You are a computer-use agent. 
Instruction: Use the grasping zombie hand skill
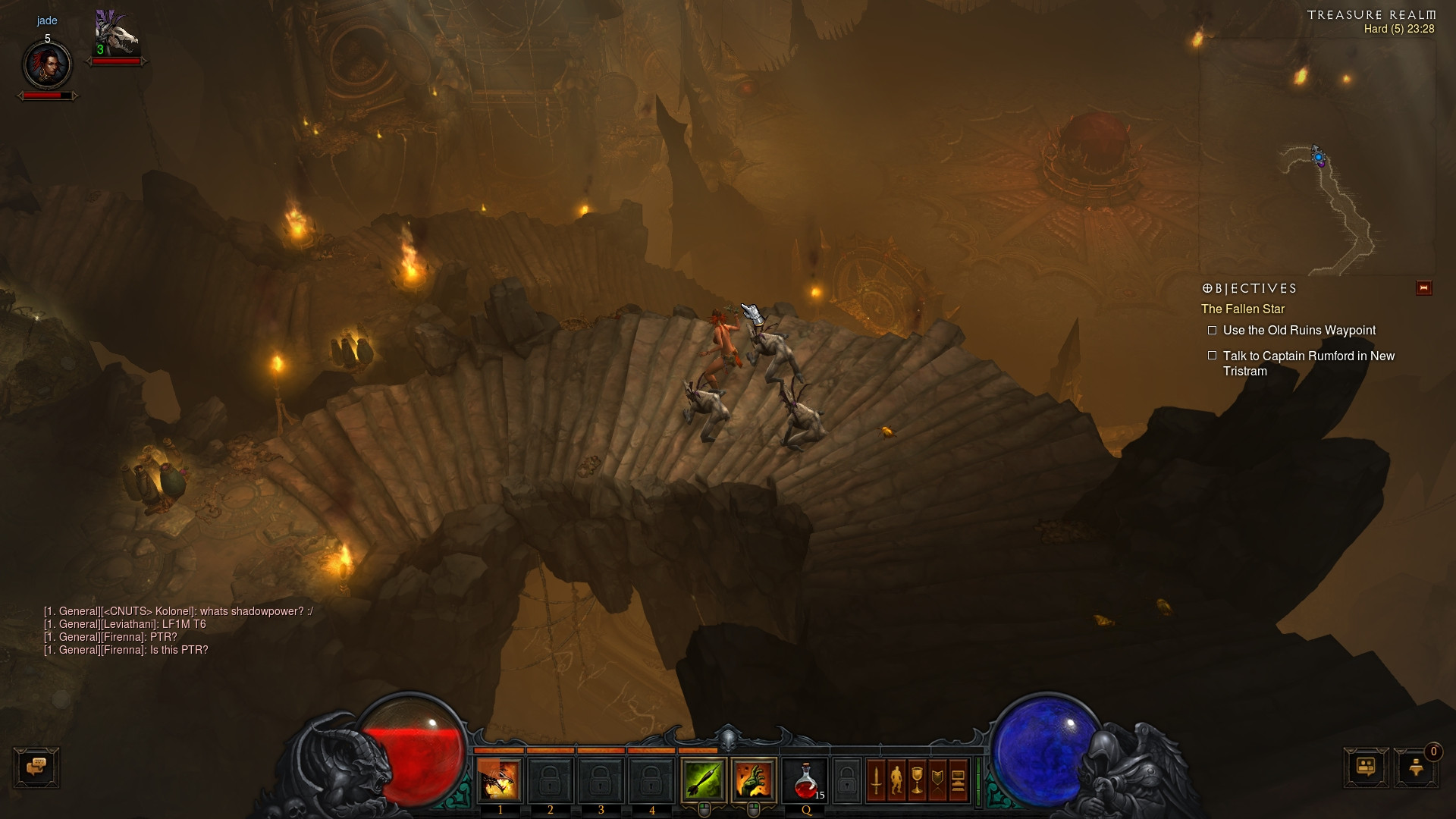point(753,780)
